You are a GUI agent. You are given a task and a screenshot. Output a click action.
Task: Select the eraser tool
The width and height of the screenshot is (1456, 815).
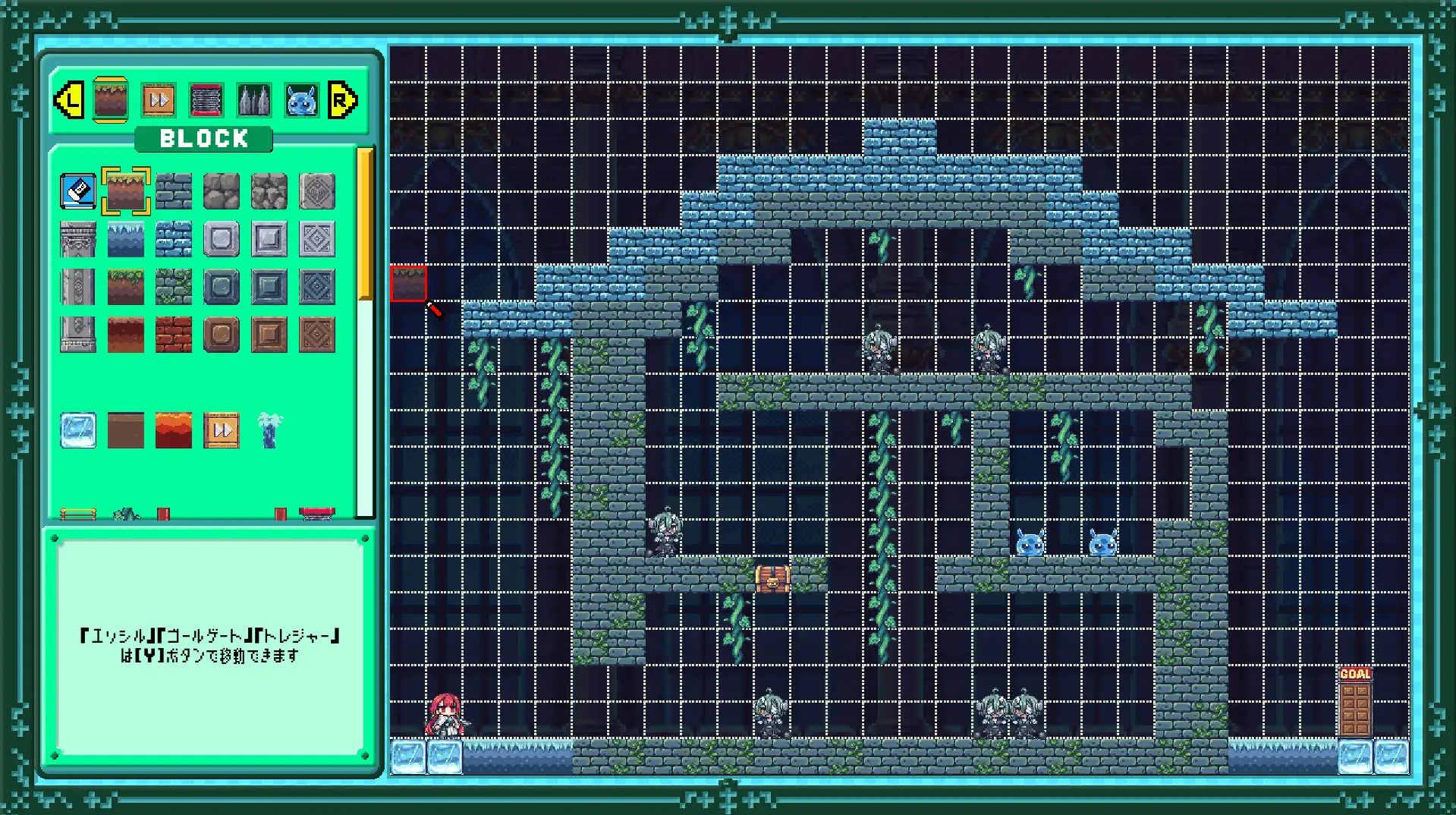point(78,191)
